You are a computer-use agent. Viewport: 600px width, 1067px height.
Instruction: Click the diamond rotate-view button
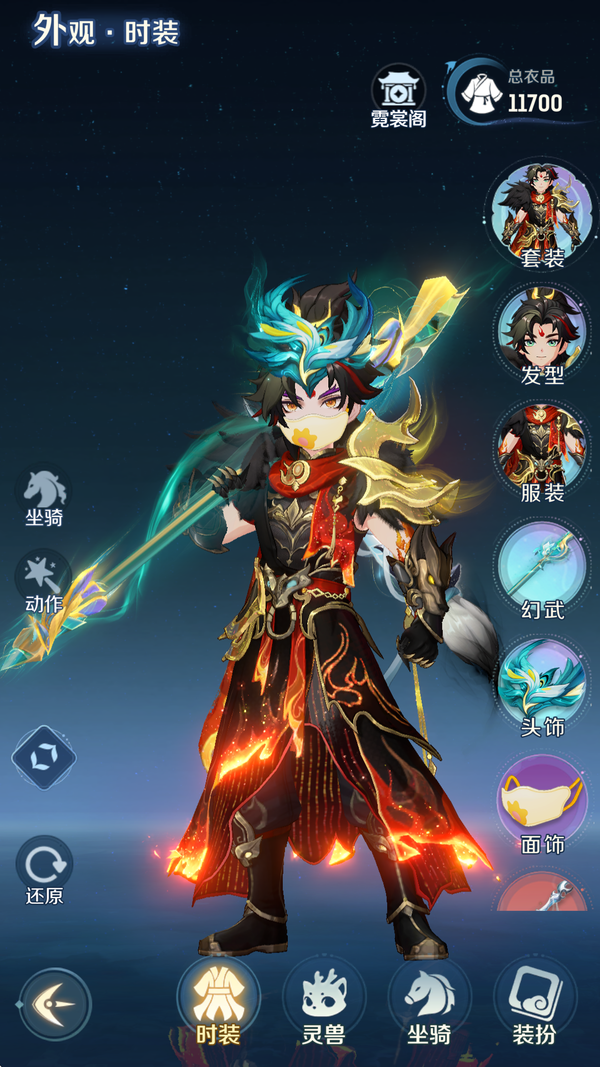44,757
